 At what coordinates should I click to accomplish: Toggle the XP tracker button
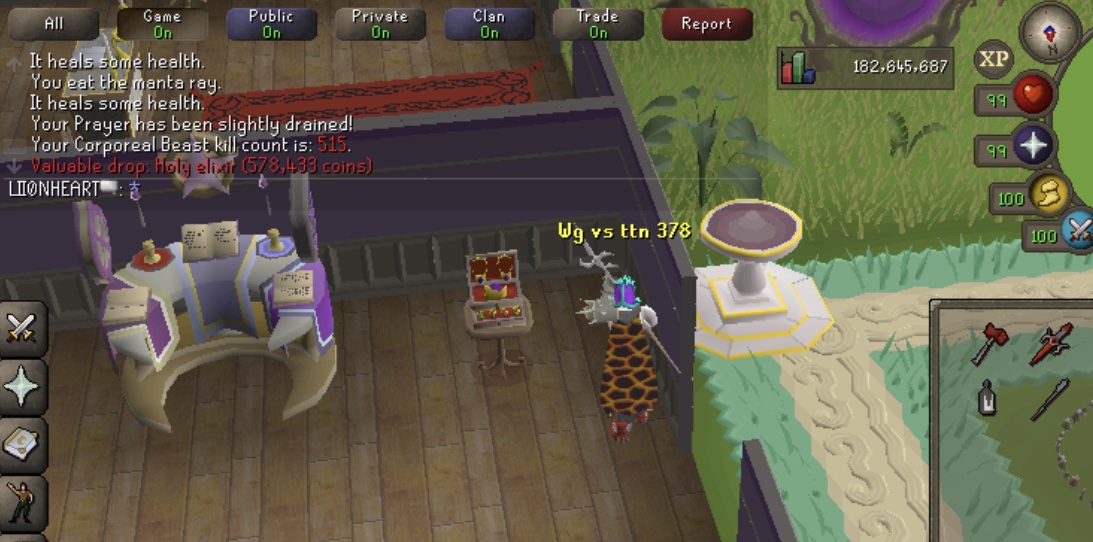click(993, 60)
